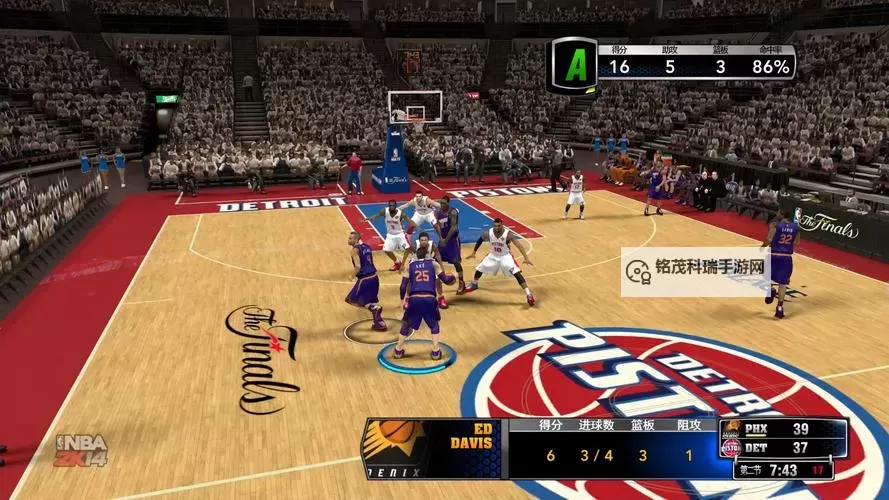Image resolution: width=889 pixels, height=500 pixels.
Task: Click the green teammate grade A badge
Action: (573, 66)
